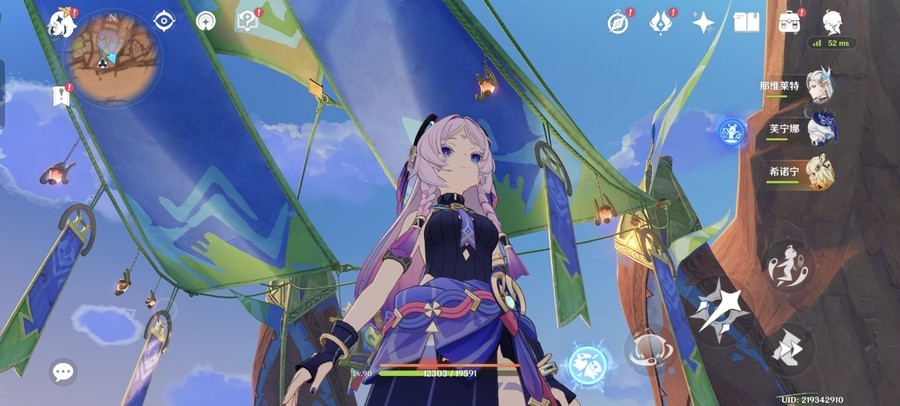This screenshot has height=406, width=900.
Task: Switch to party member 芙宁娜
Action: 820,131
